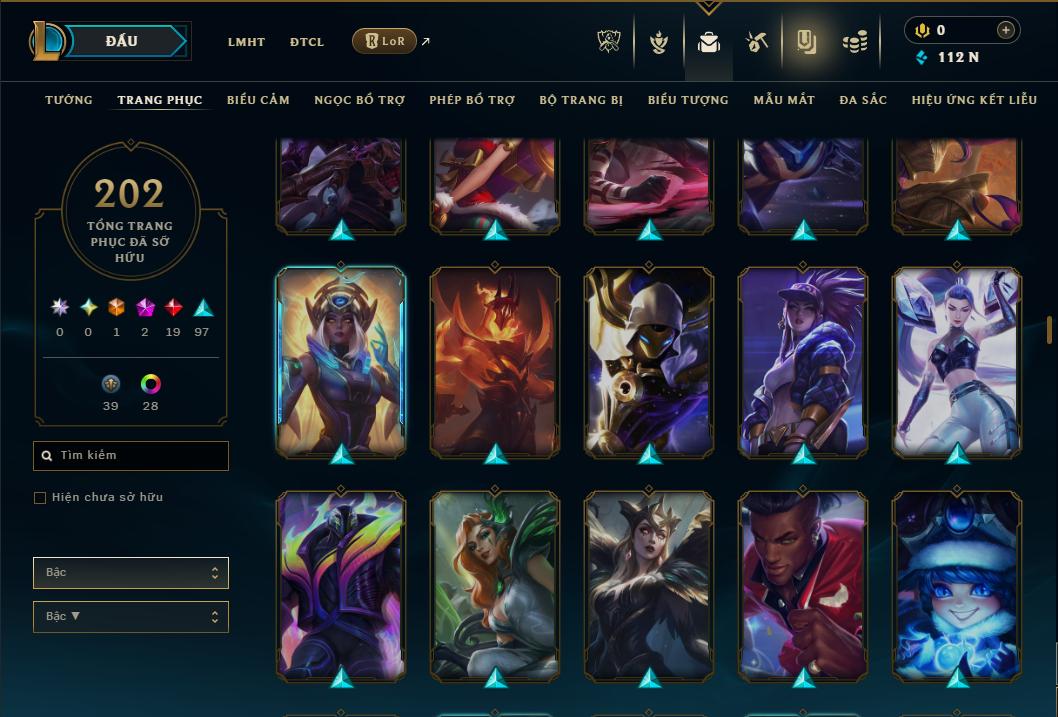Switch to the TƯỚNG tab
The height and width of the screenshot is (717, 1058).
[x=69, y=100]
